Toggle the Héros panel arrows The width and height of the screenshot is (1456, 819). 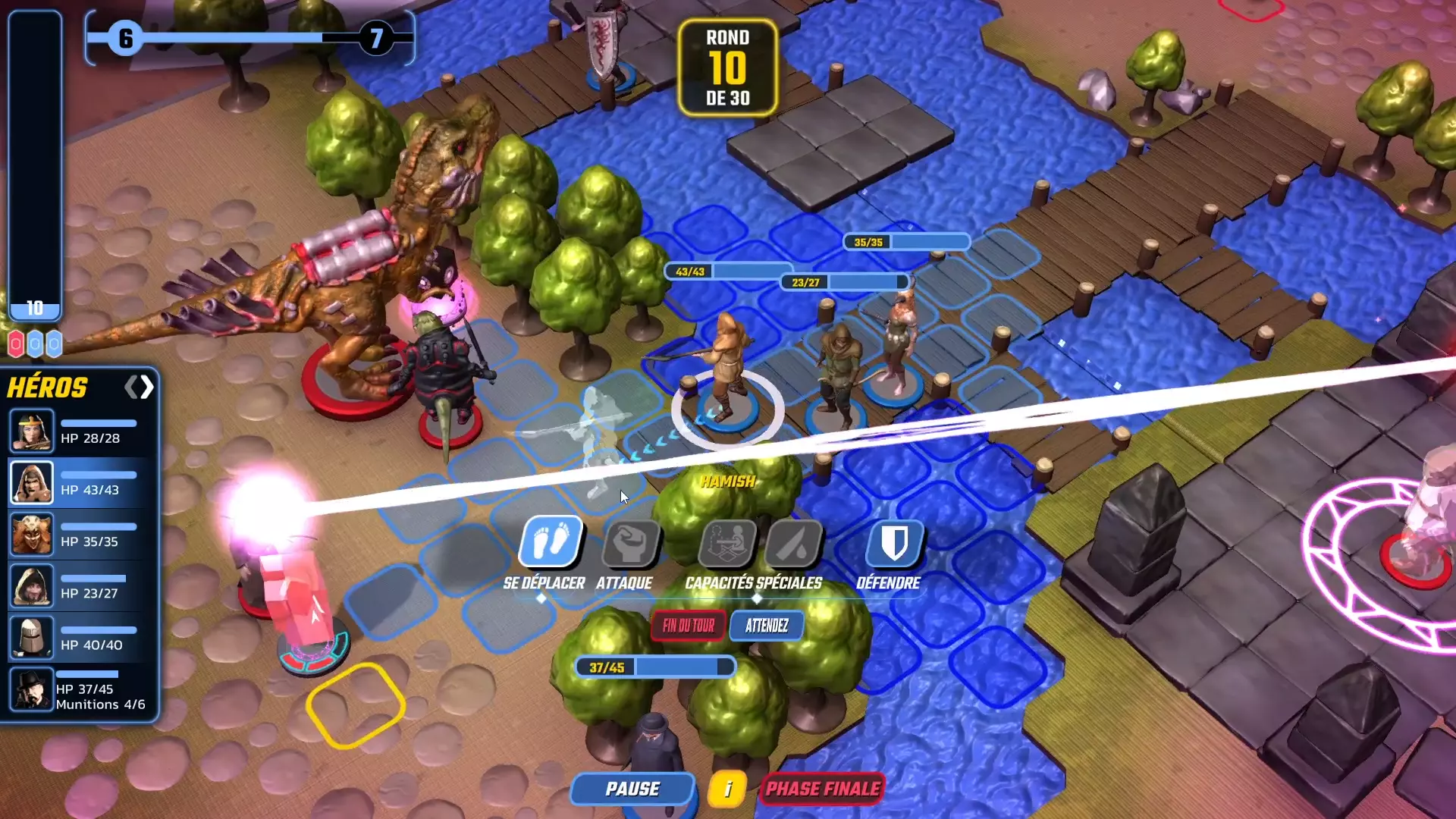tap(140, 388)
